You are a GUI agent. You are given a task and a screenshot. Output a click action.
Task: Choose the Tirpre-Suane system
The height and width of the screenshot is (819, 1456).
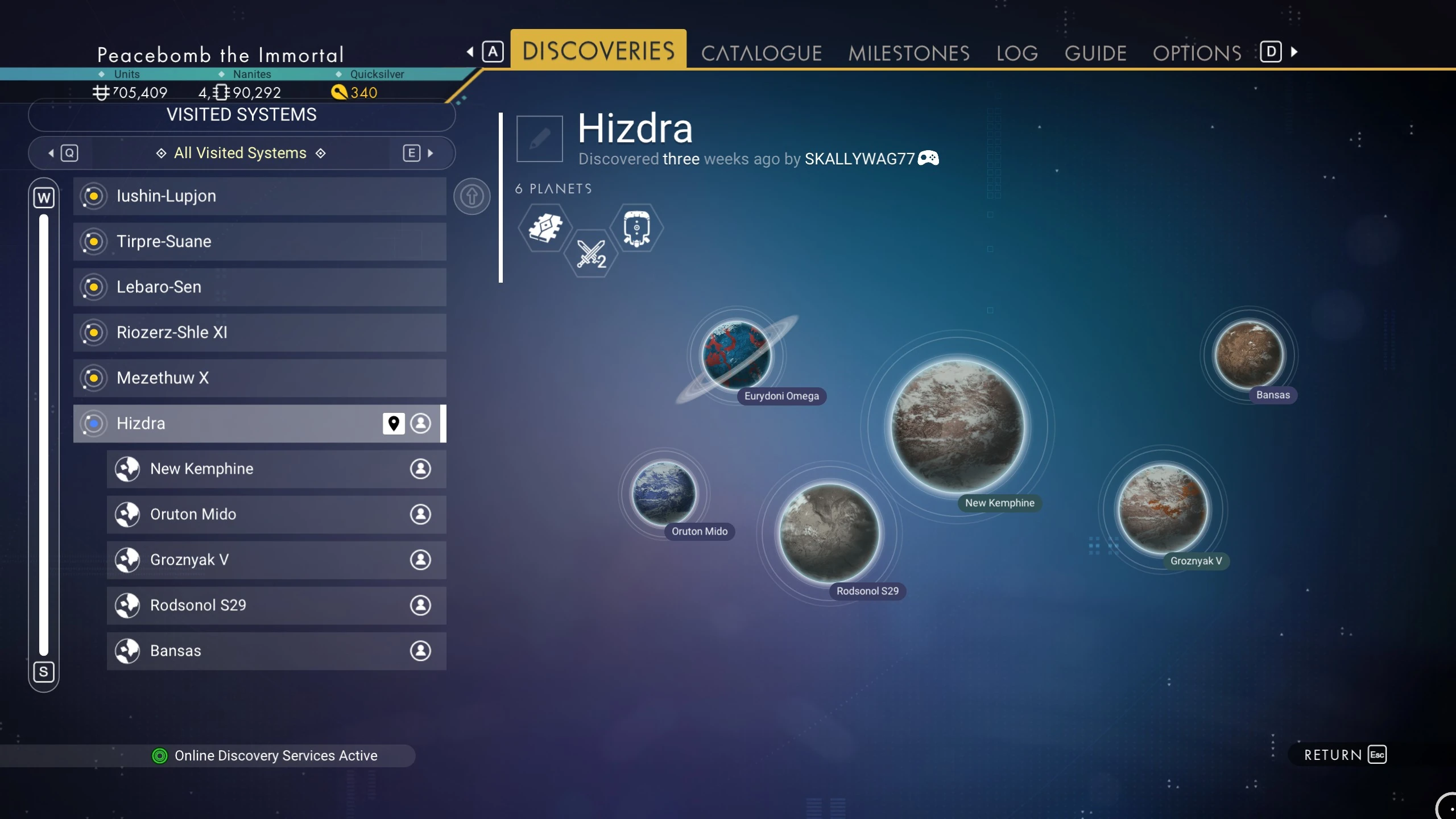259,242
